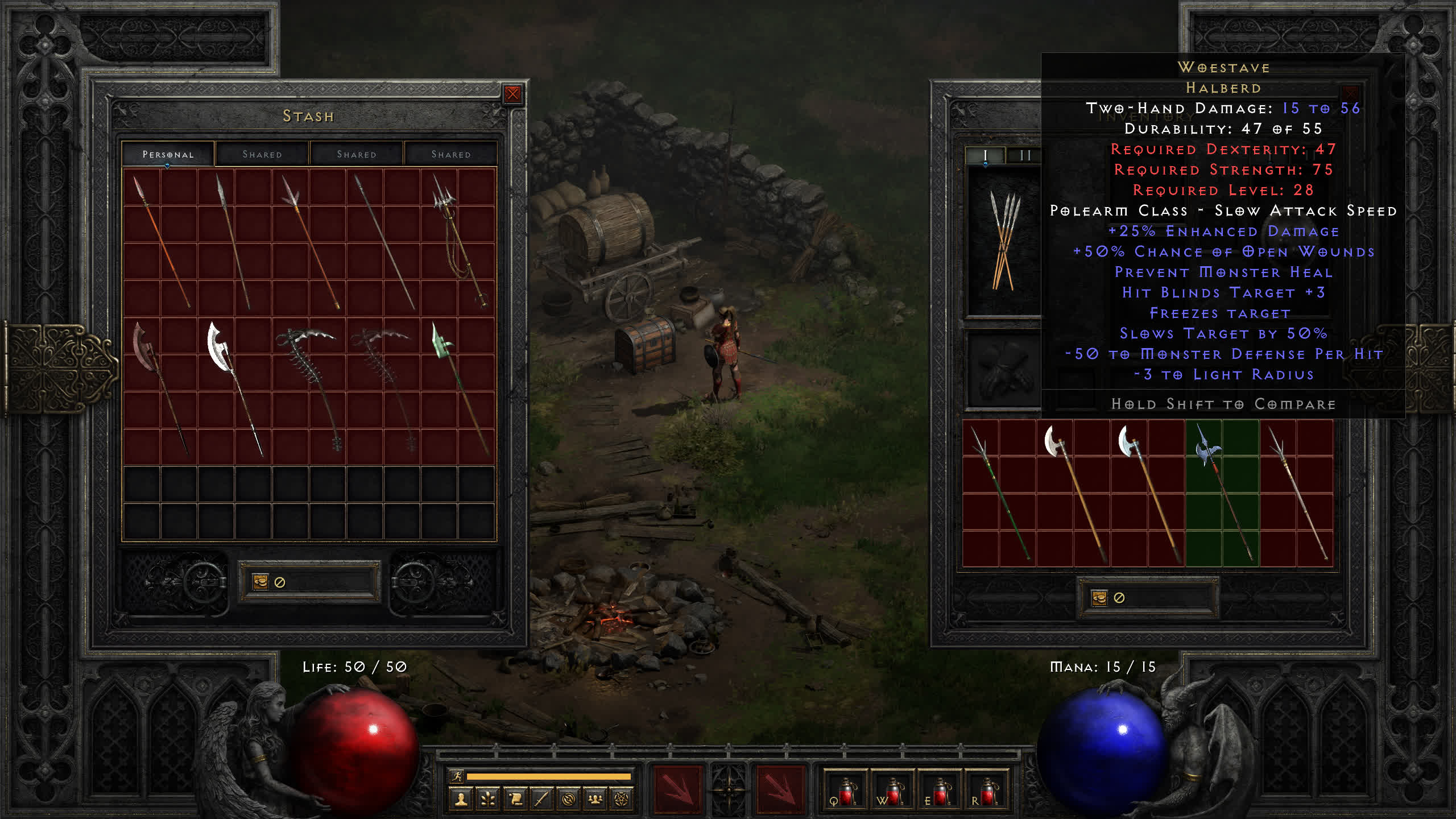The image size is (1456, 819).
Task: Open the party menu icon
Action: (595, 800)
